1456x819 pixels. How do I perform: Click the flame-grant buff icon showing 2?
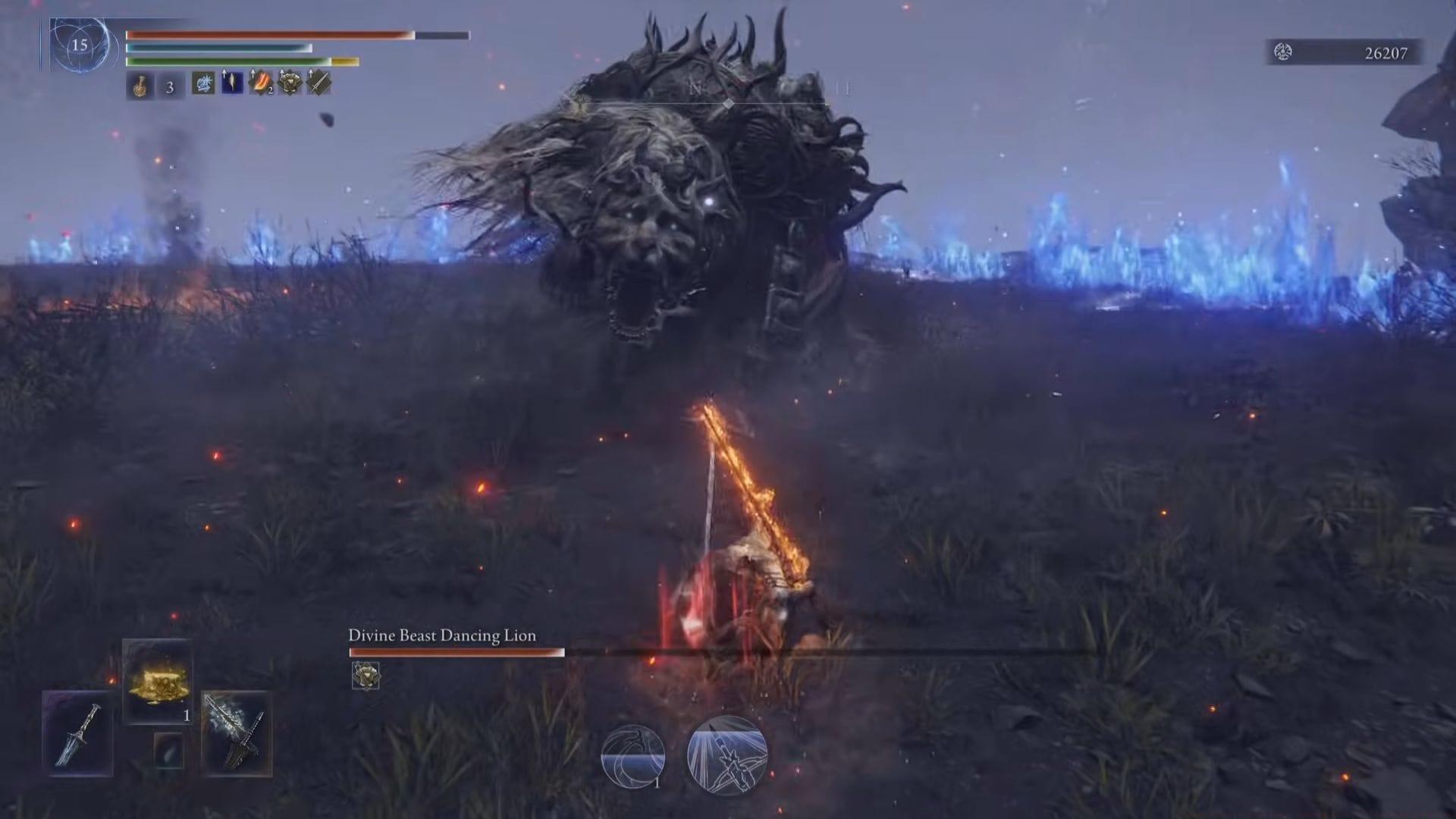pos(261,84)
